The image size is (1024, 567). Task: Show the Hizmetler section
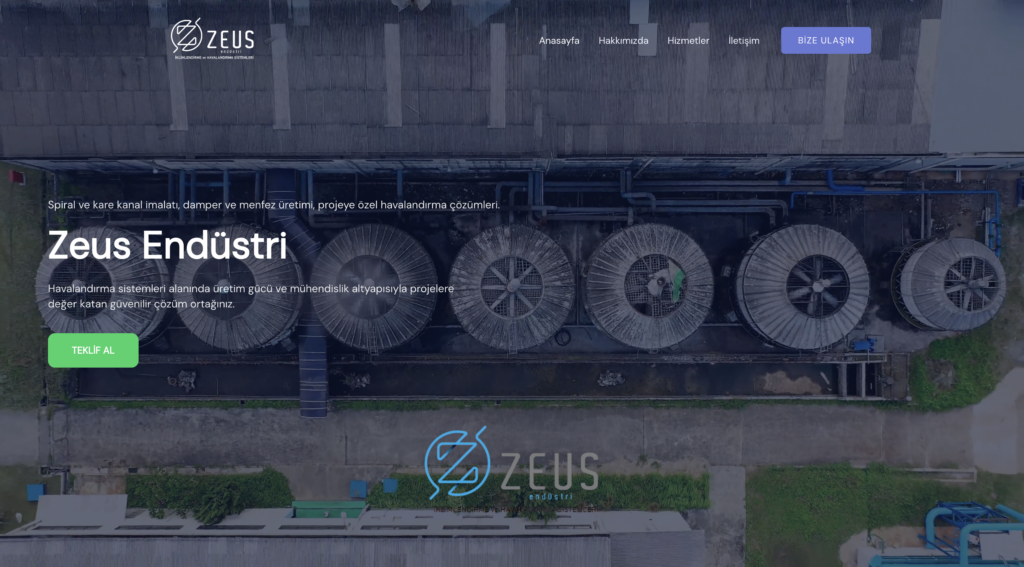point(688,41)
